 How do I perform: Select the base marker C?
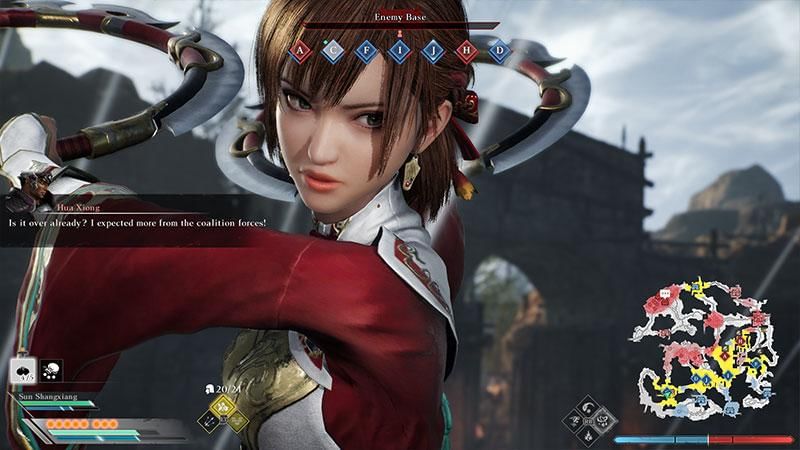pyautogui.click(x=334, y=51)
